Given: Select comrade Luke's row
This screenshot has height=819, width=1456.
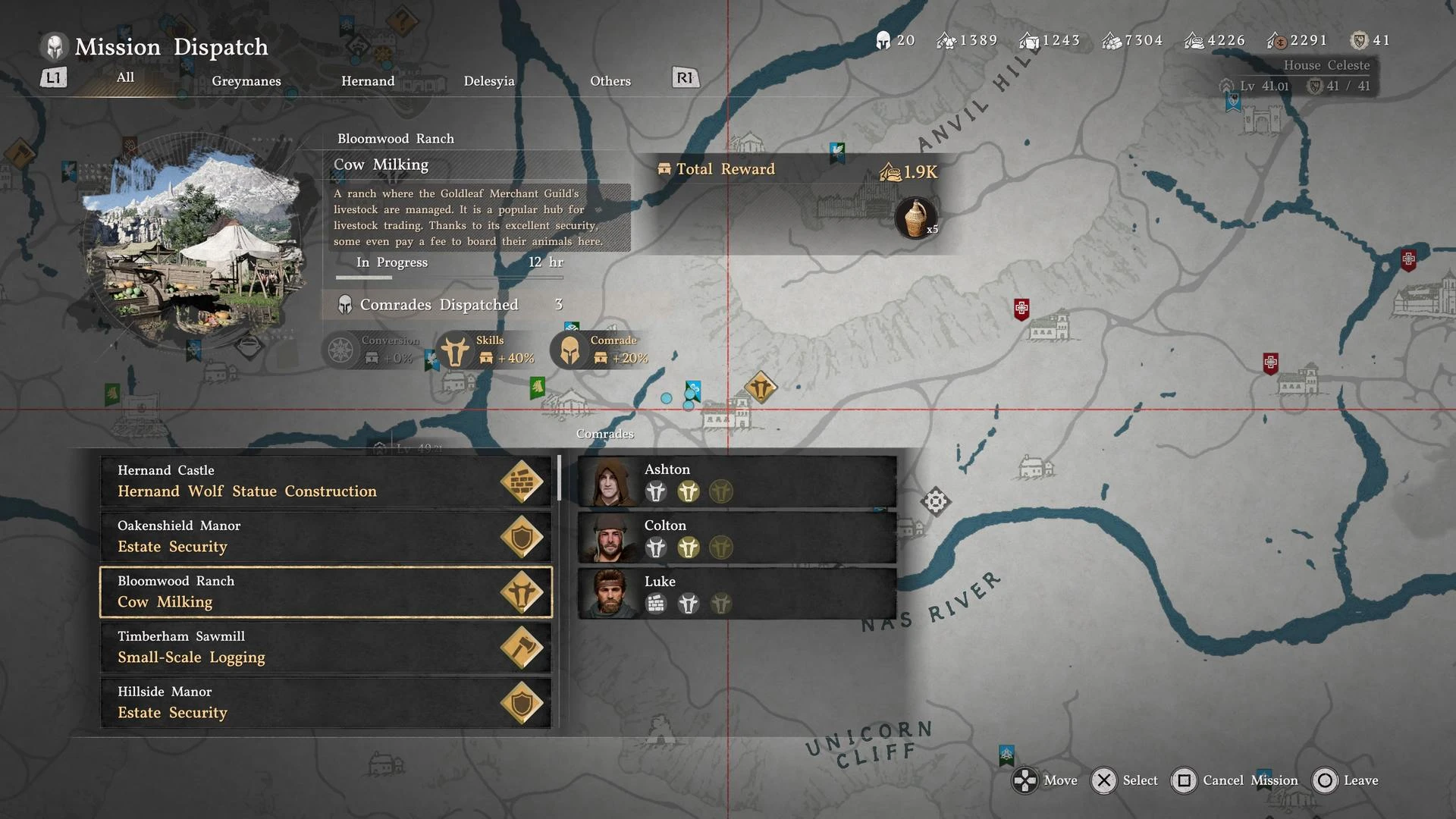Looking at the screenshot, I should 737,593.
